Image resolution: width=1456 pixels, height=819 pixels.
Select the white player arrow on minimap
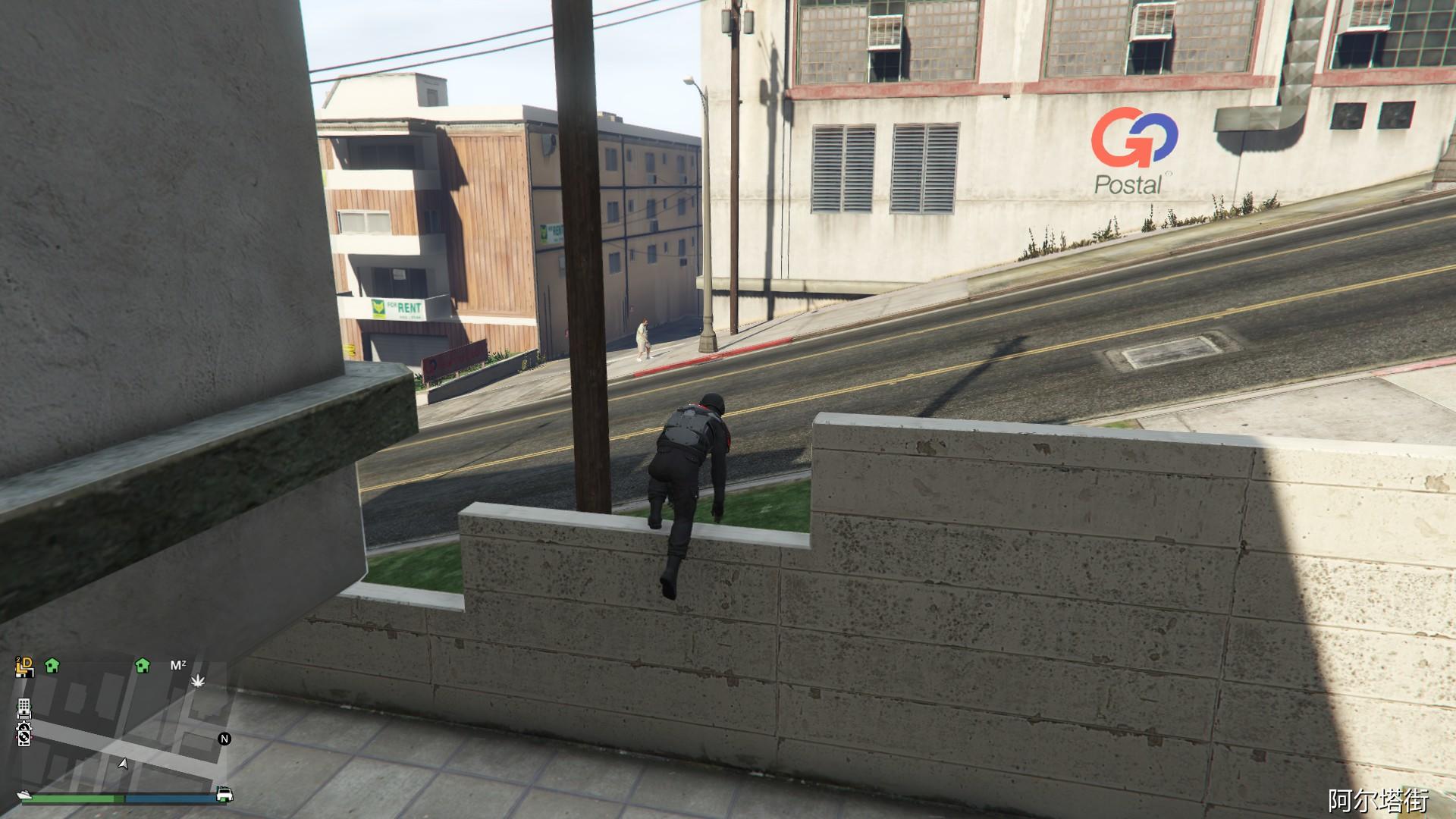coord(123,764)
